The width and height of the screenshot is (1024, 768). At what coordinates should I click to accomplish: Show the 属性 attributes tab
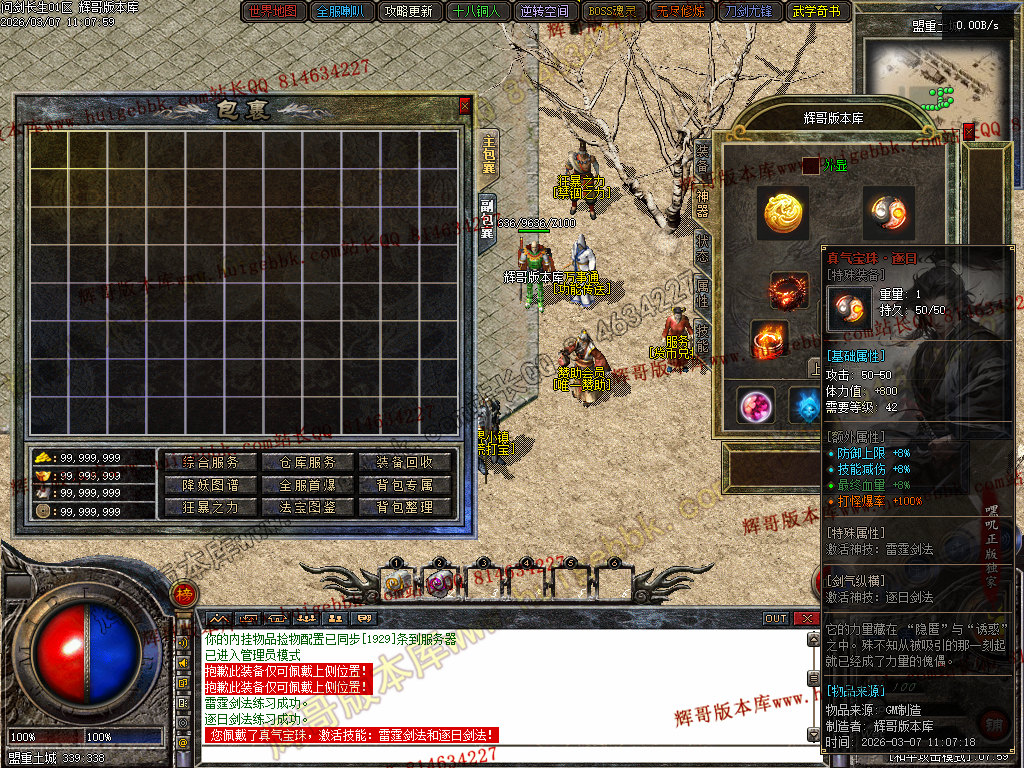click(703, 291)
